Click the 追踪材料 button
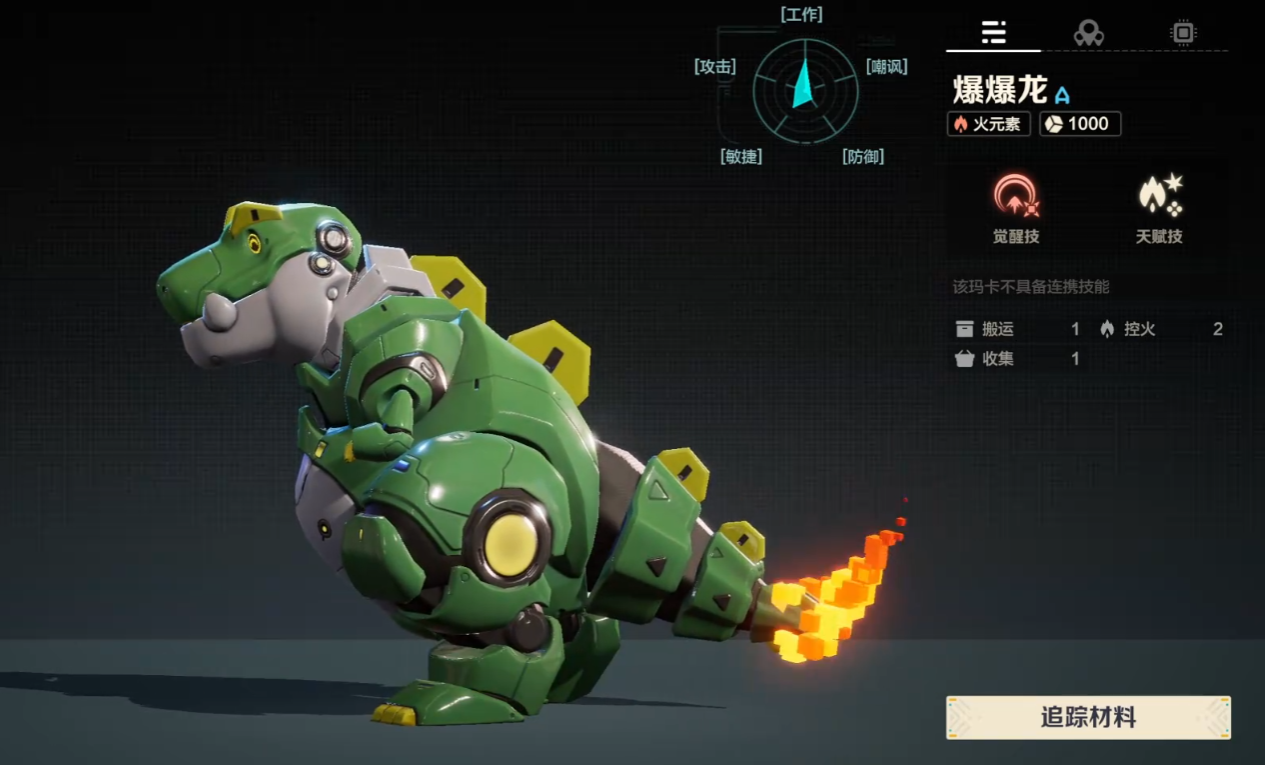1265x765 pixels. click(1088, 717)
